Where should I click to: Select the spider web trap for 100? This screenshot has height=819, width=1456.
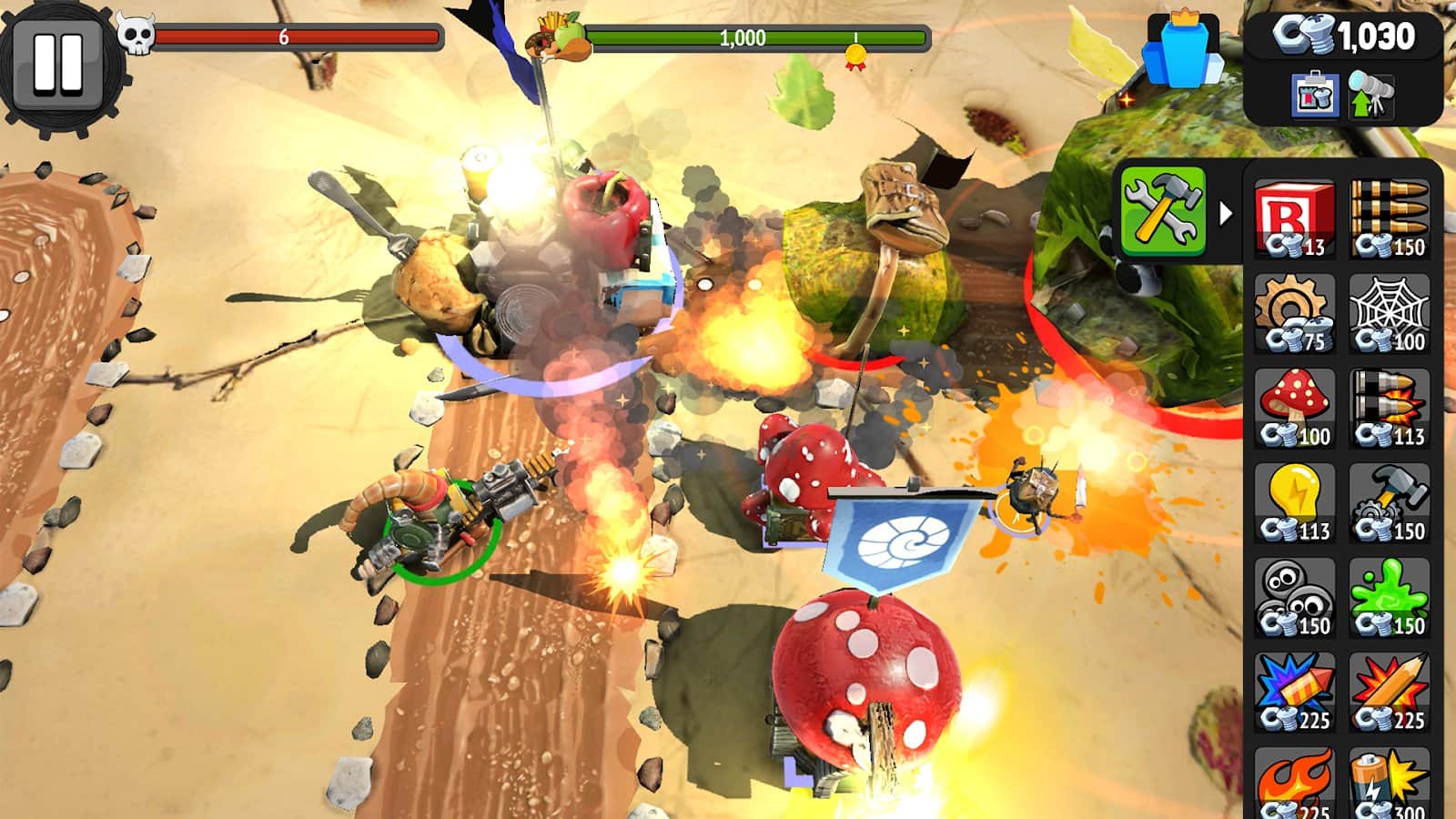point(1390,313)
